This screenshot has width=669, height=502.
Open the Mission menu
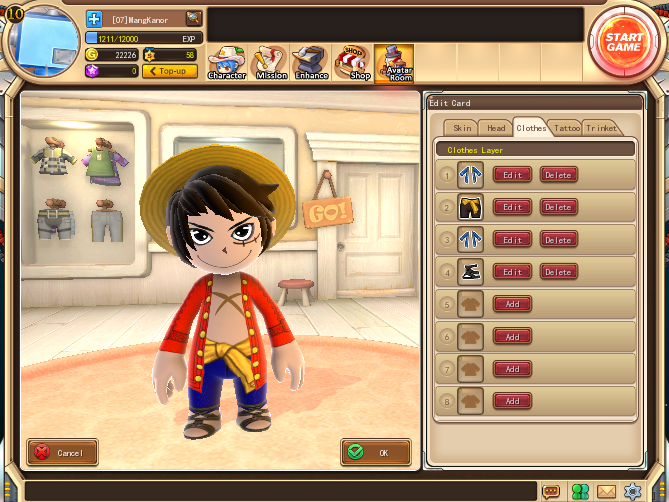(271, 62)
